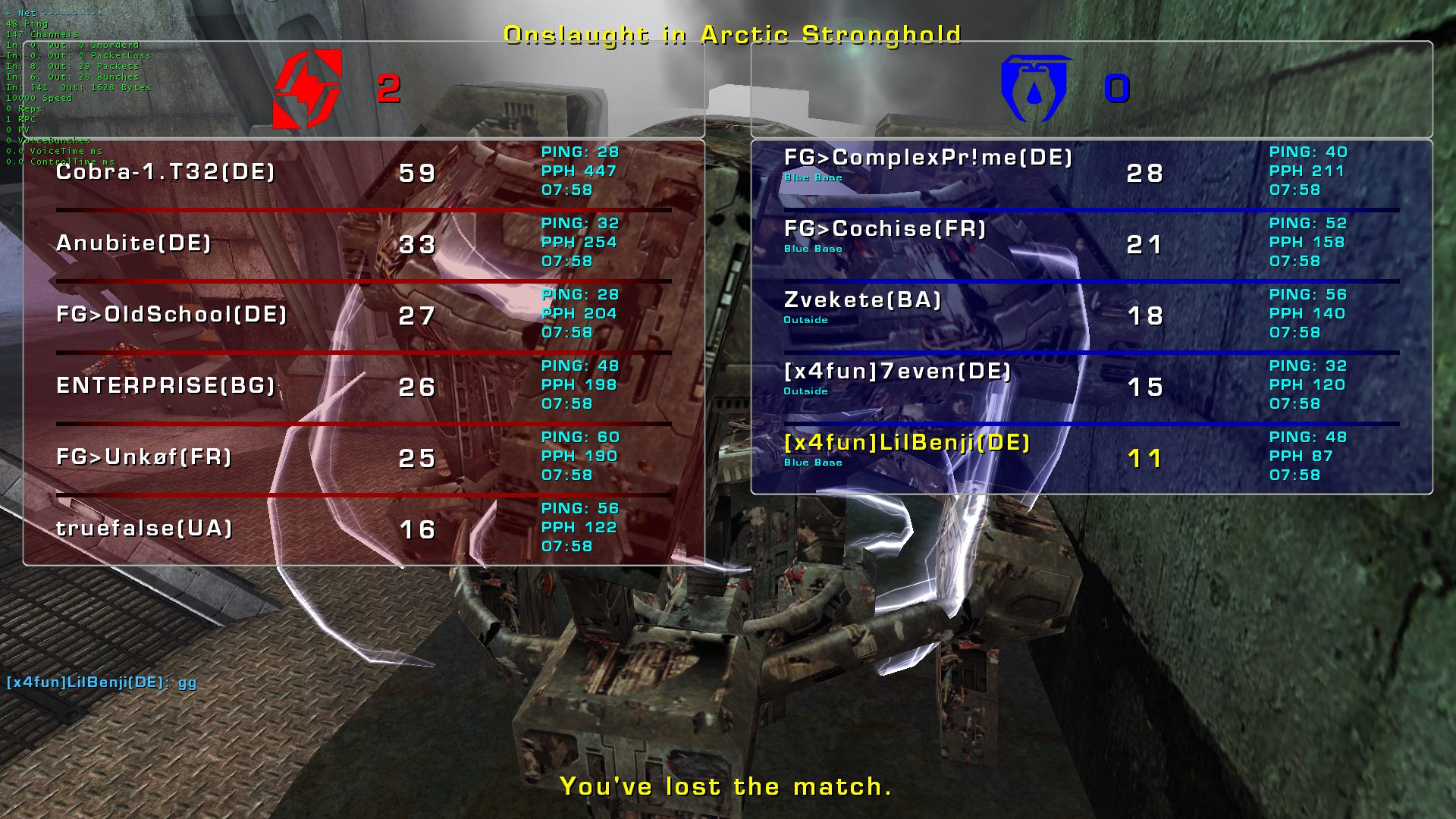Viewport: 1456px width, 819px height.
Task: Select the FG>Cochise(FR) player entry
Action: click(885, 229)
